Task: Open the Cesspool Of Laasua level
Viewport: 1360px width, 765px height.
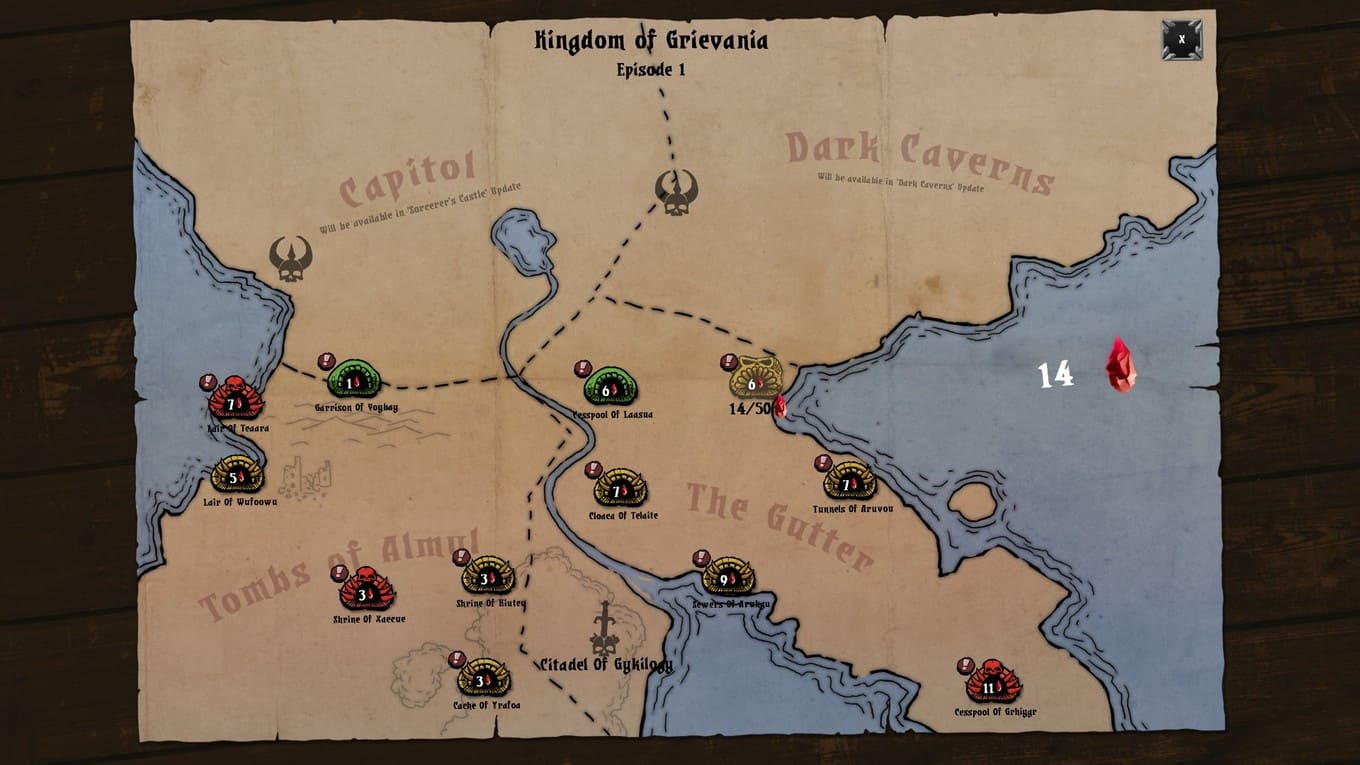Action: point(610,388)
